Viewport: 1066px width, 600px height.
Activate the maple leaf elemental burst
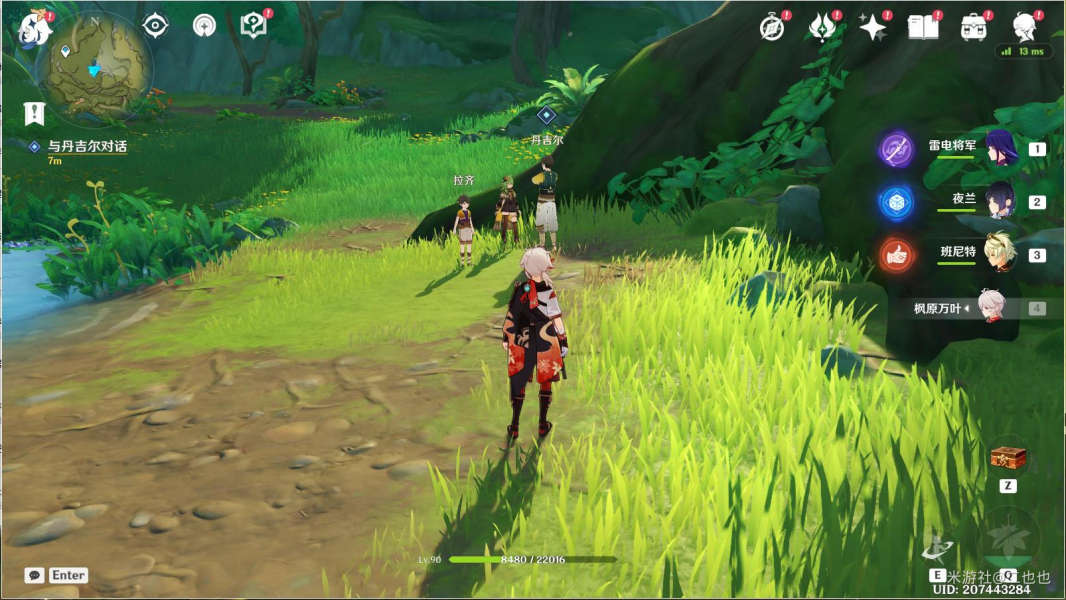point(1008,535)
